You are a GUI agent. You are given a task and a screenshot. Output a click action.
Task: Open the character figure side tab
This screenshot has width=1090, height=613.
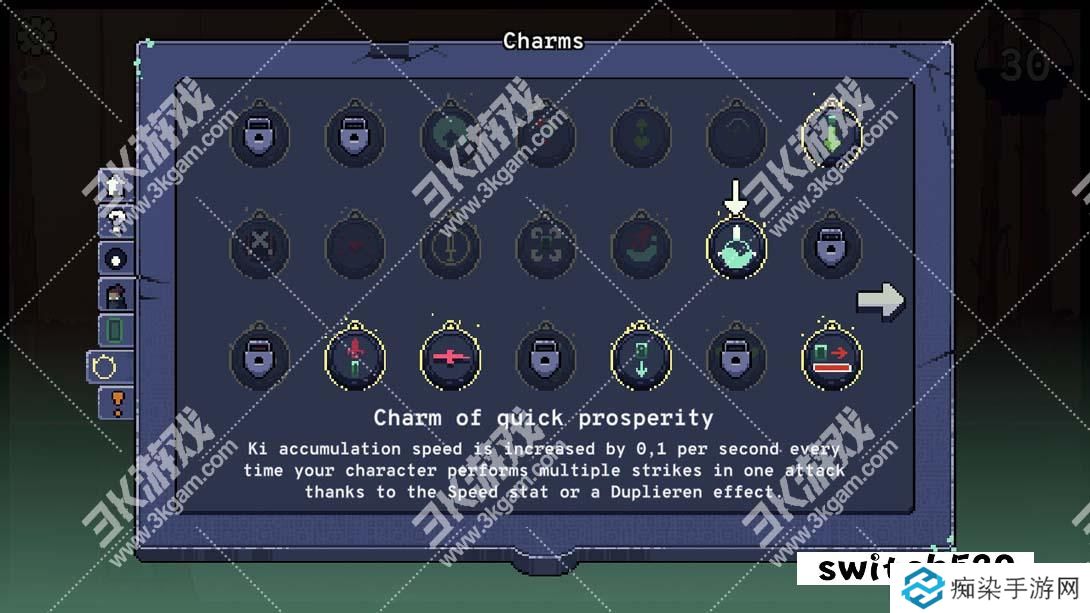[115, 294]
